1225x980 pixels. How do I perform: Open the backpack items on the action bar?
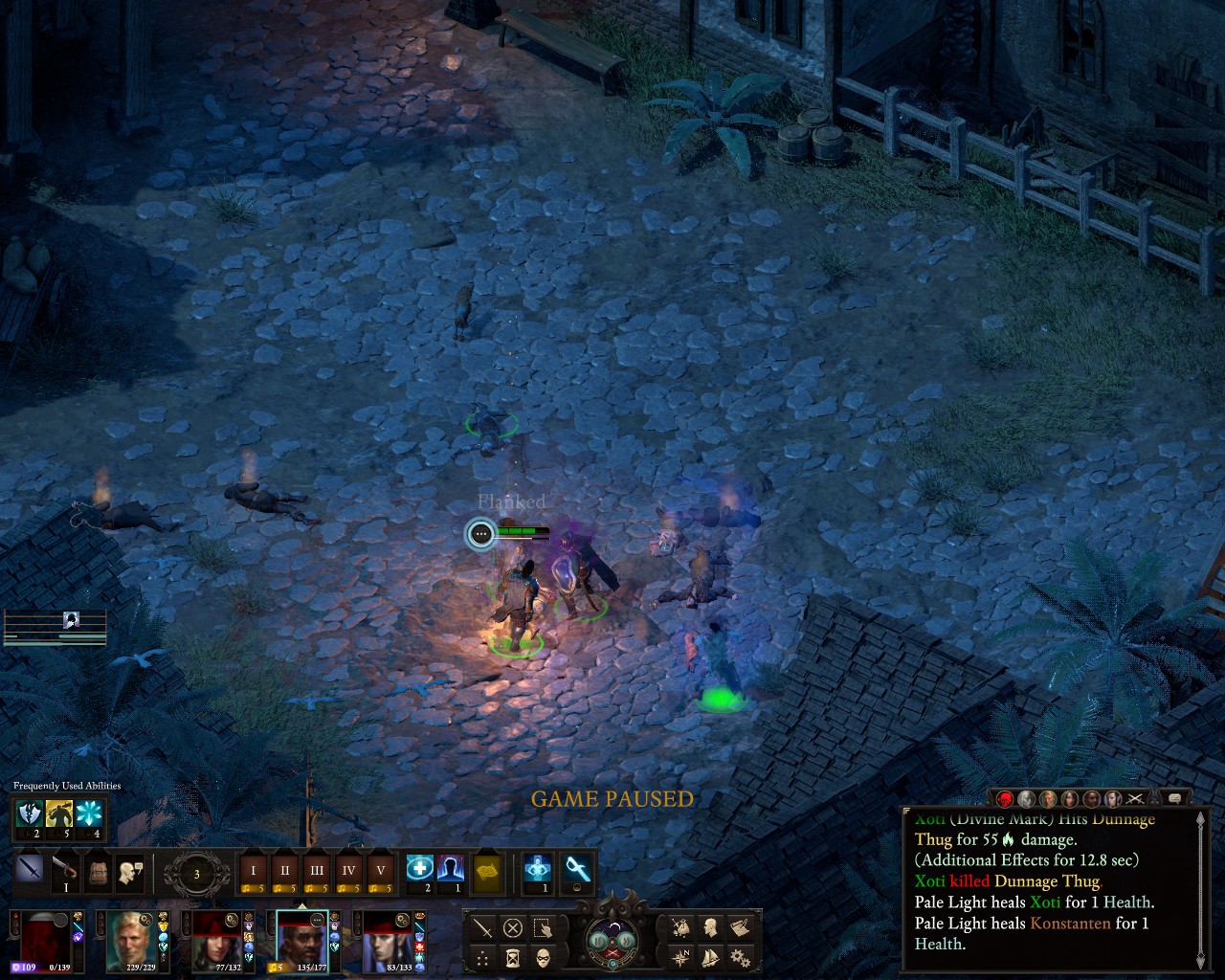click(96, 872)
